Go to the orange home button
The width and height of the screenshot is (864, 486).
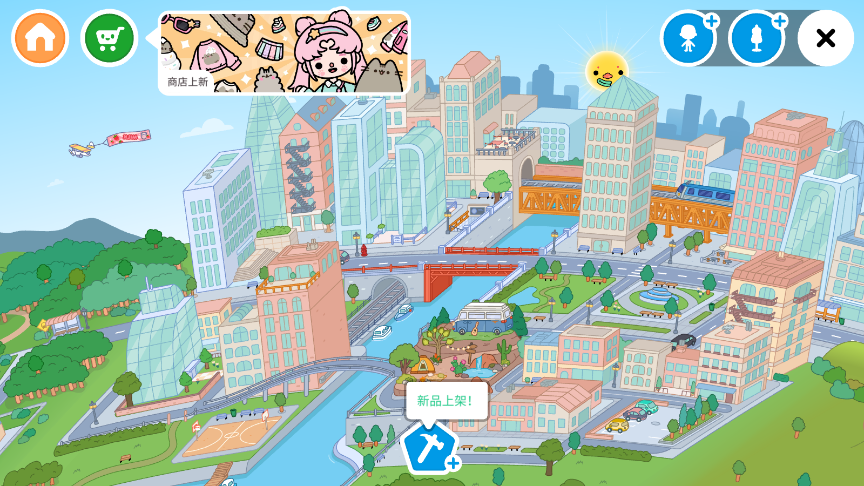click(x=40, y=38)
